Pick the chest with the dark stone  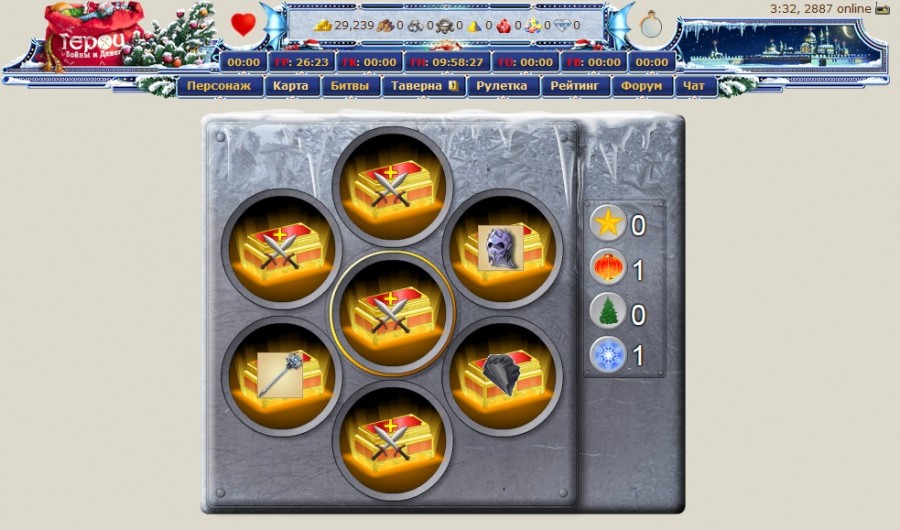tap(502, 375)
